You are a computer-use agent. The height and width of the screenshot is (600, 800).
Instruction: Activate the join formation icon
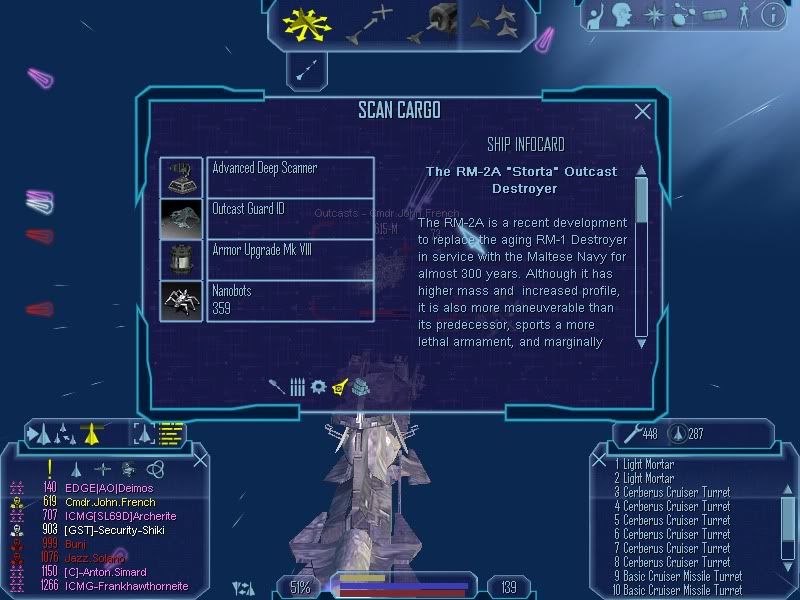[494, 22]
